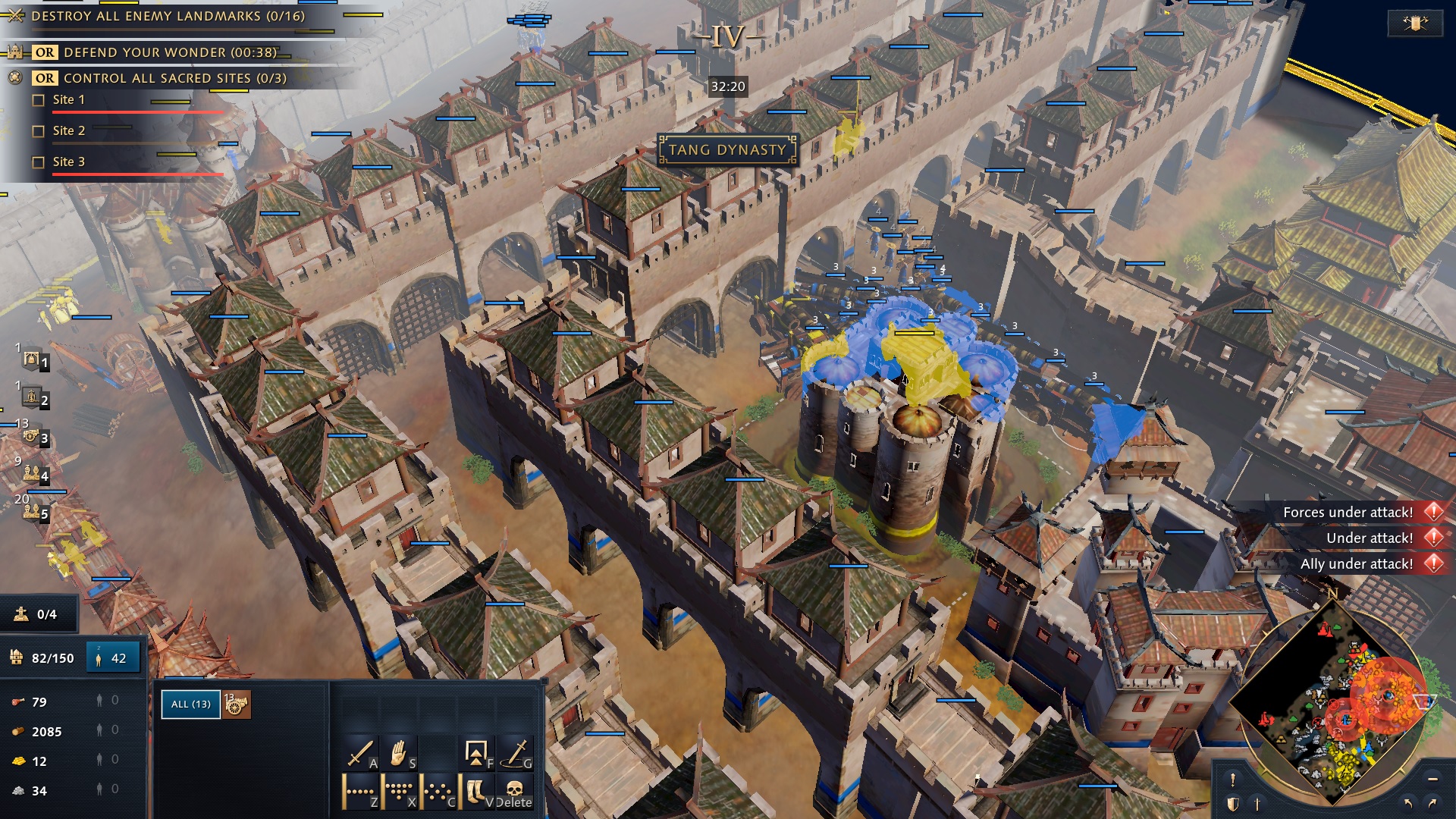Click the town bell control group 1 icon

click(31, 359)
